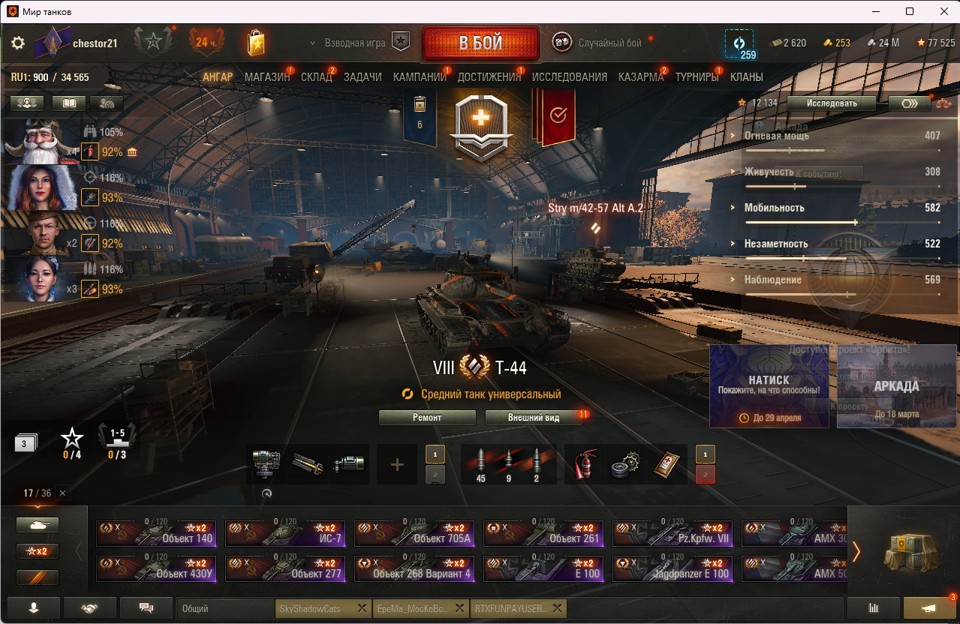960x624 pixels.
Task: Maximize the Мир танков window
Action: pos(910,11)
